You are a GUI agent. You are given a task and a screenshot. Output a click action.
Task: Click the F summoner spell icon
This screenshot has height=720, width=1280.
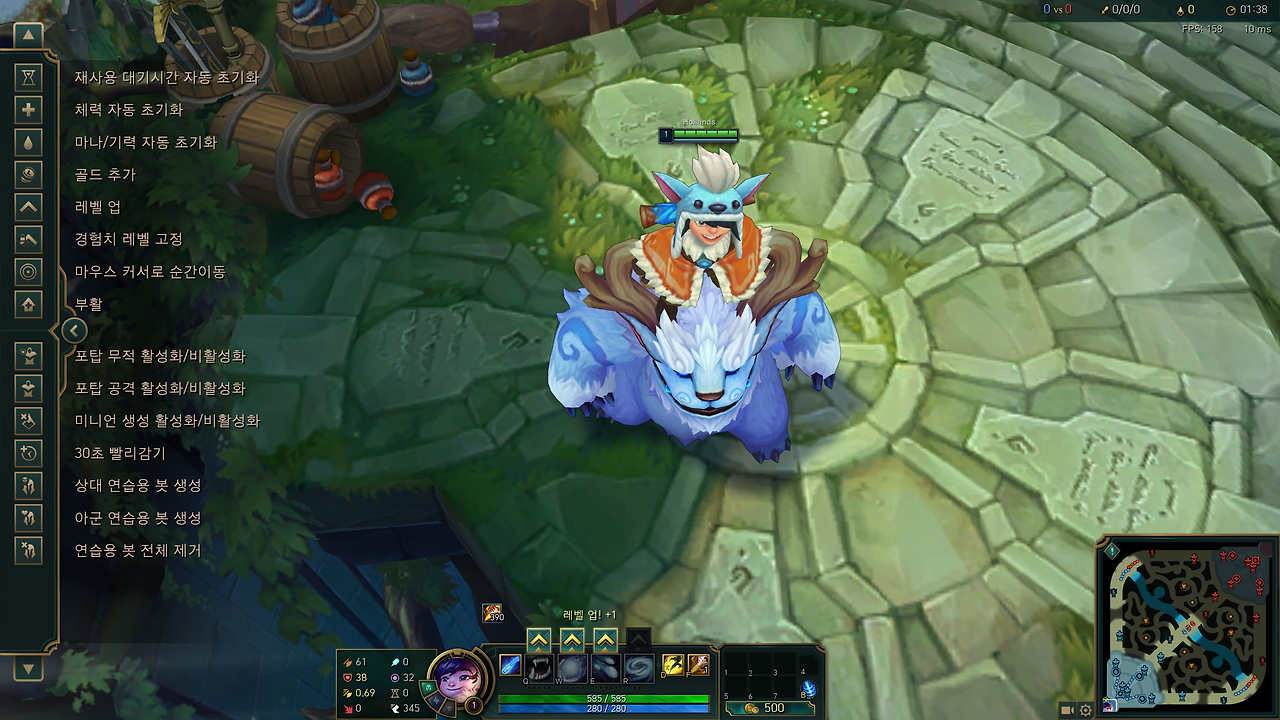697,664
